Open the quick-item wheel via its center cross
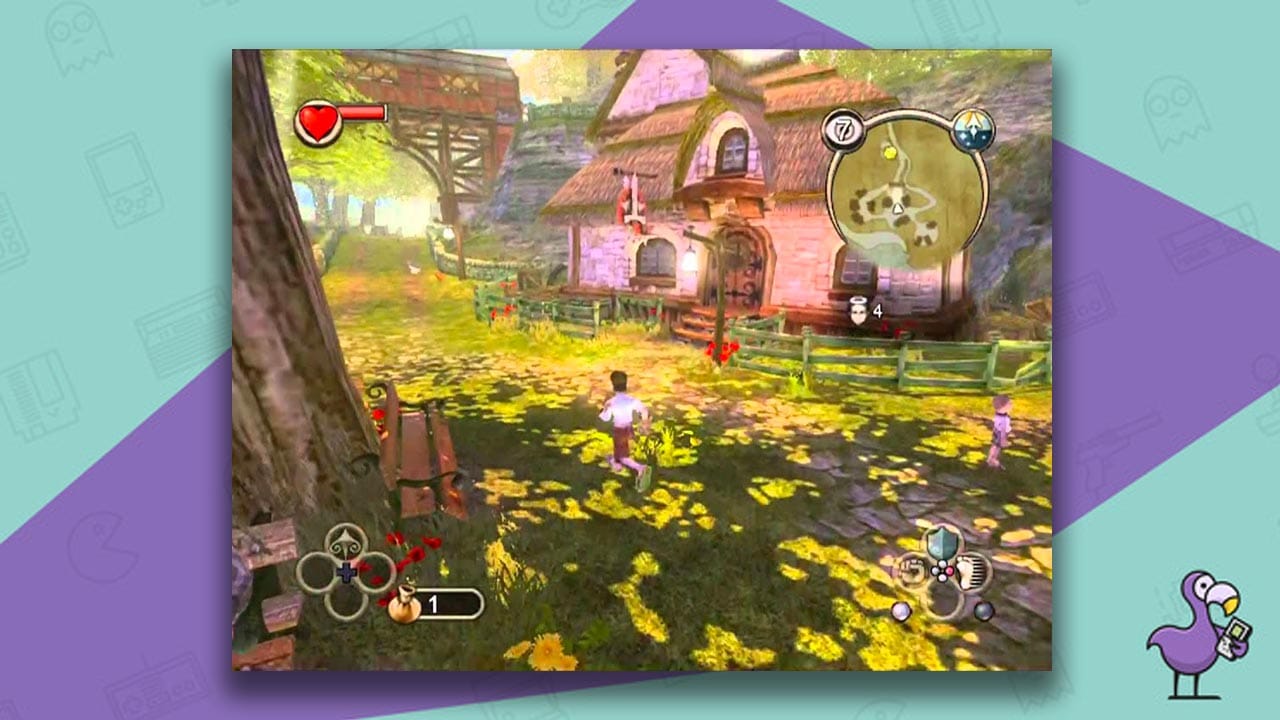Image resolution: width=1280 pixels, height=720 pixels. pos(346,571)
